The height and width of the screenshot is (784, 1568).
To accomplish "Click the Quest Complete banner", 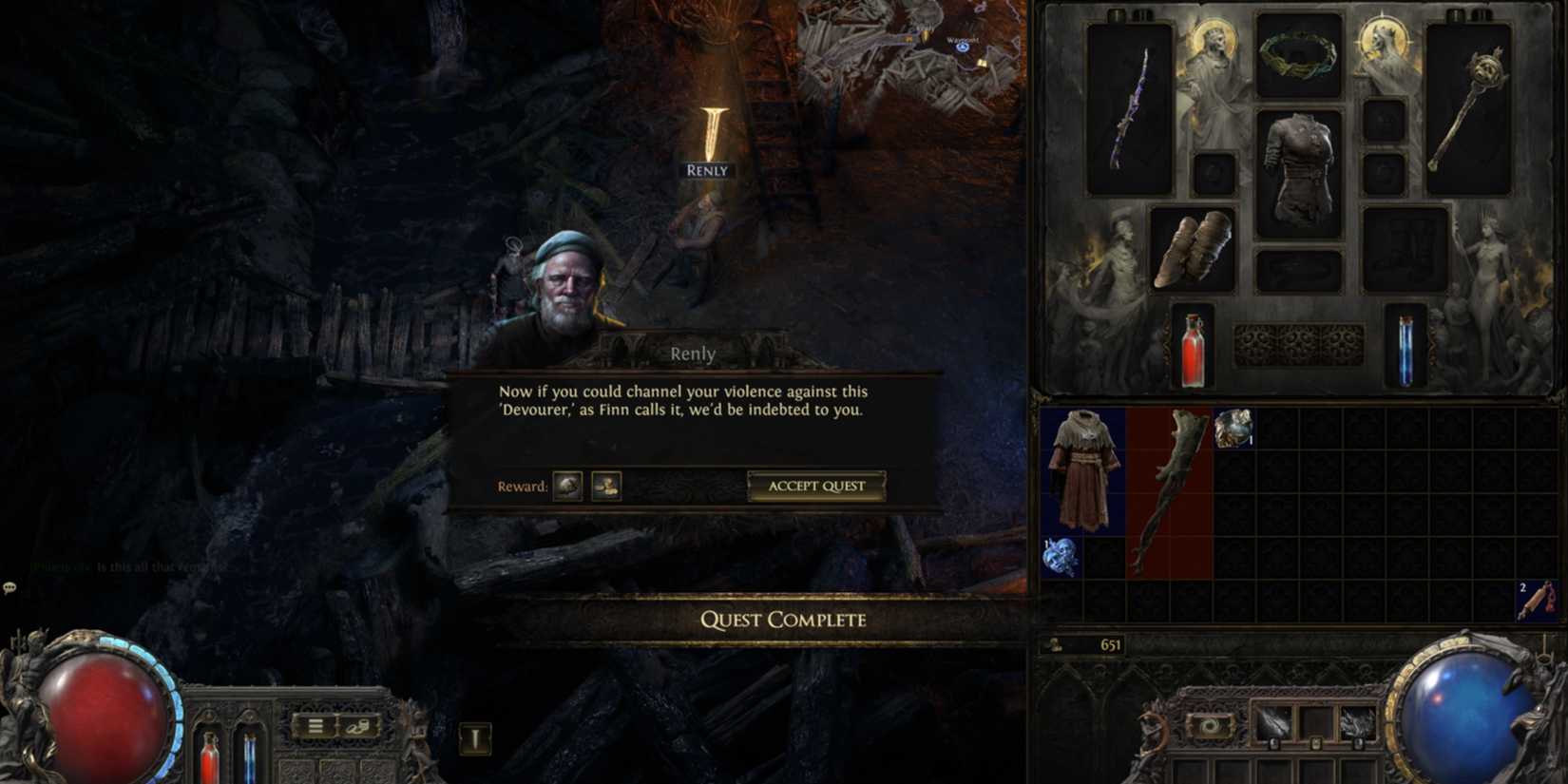I will point(783,620).
